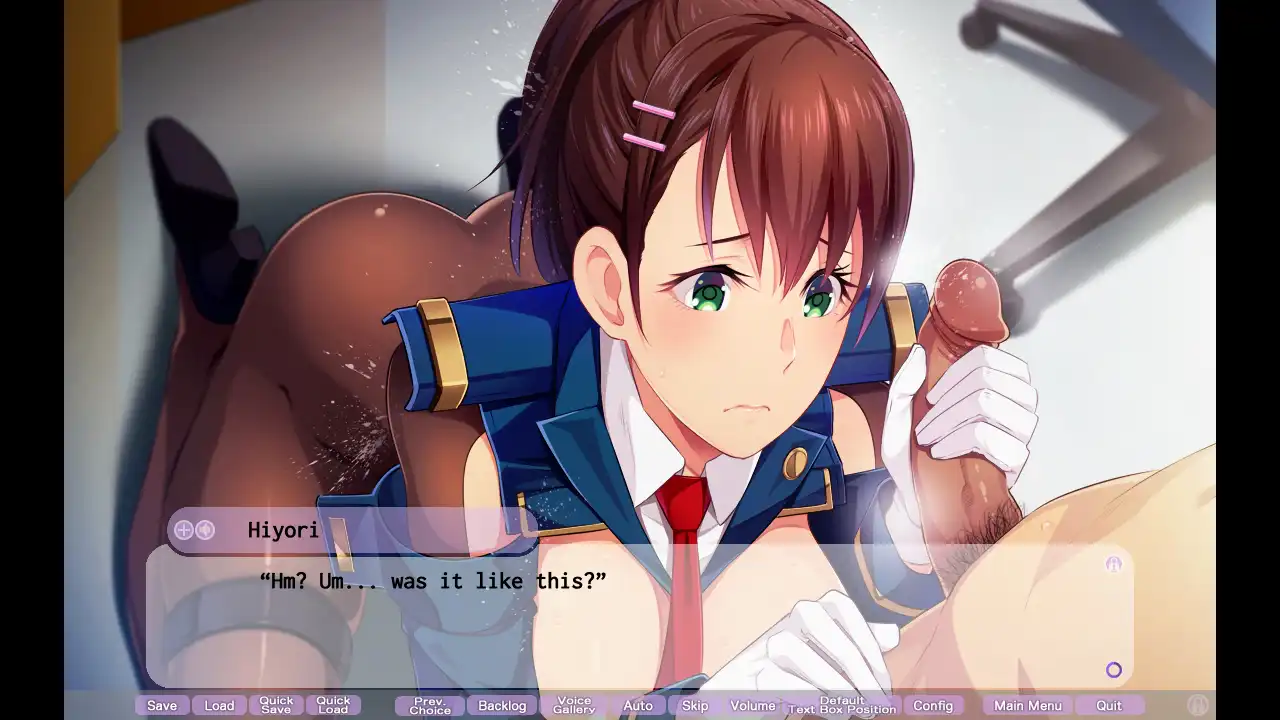Open the Save menu
This screenshot has height=720, width=1280.
(x=162, y=706)
